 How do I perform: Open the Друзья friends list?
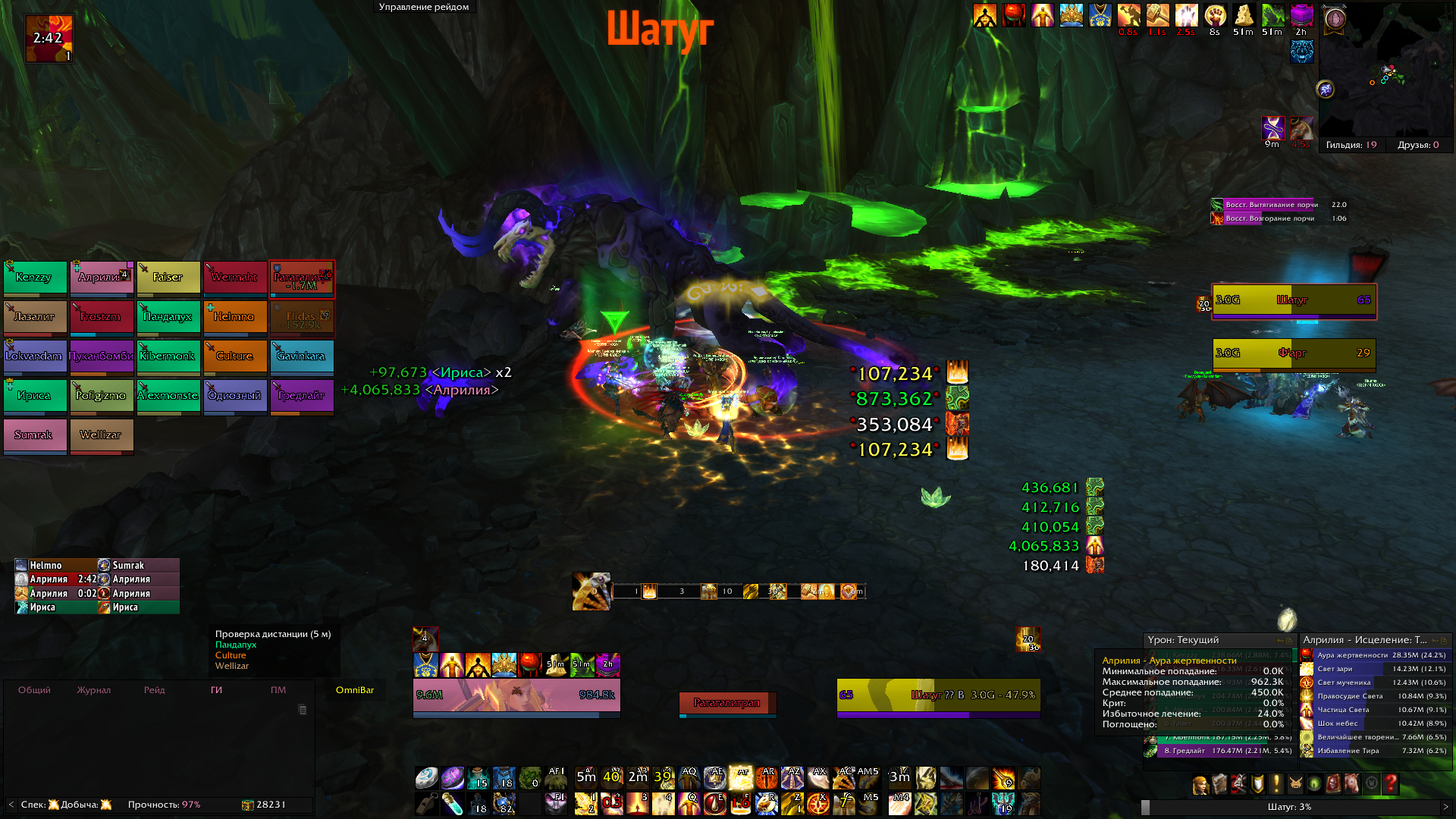point(1417,145)
